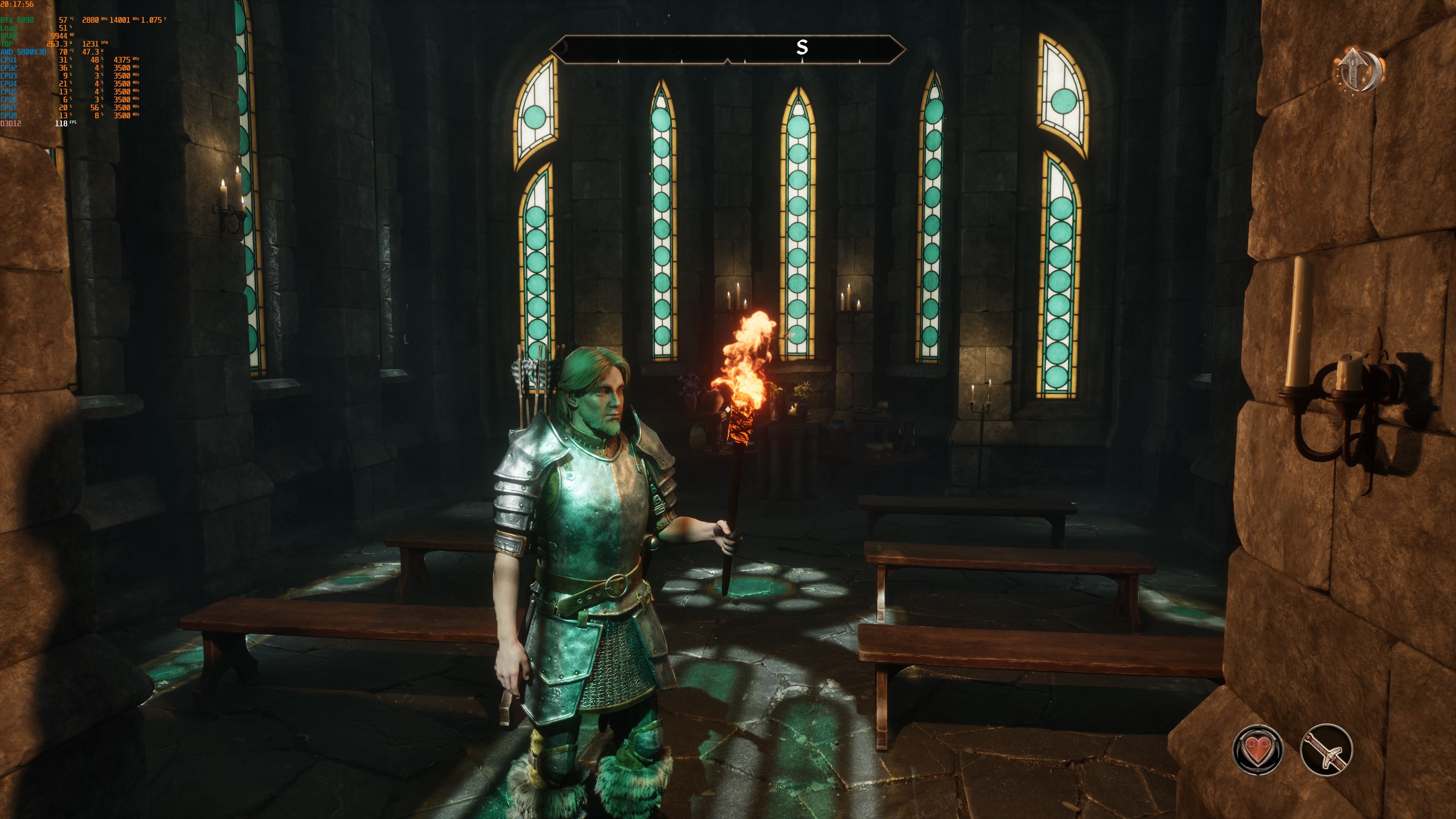This screenshot has height=819, width=1456.
Task: Click the equipped sword weapon icon
Action: tap(1326, 750)
